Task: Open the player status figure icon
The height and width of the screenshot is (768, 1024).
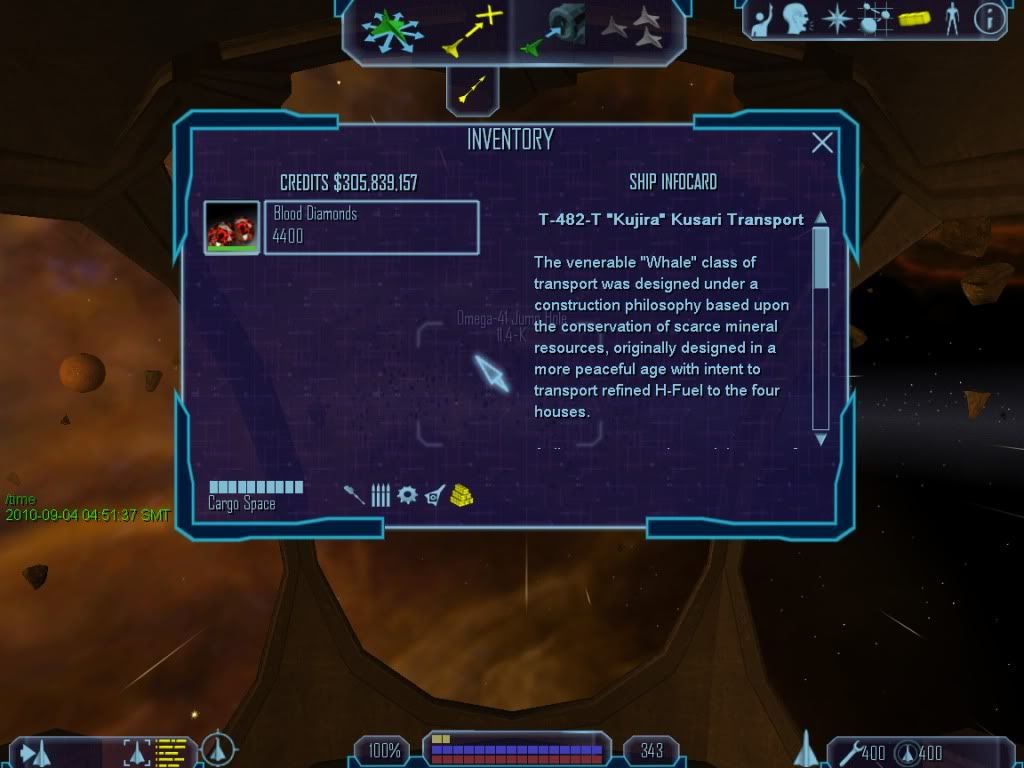Action: (x=952, y=19)
